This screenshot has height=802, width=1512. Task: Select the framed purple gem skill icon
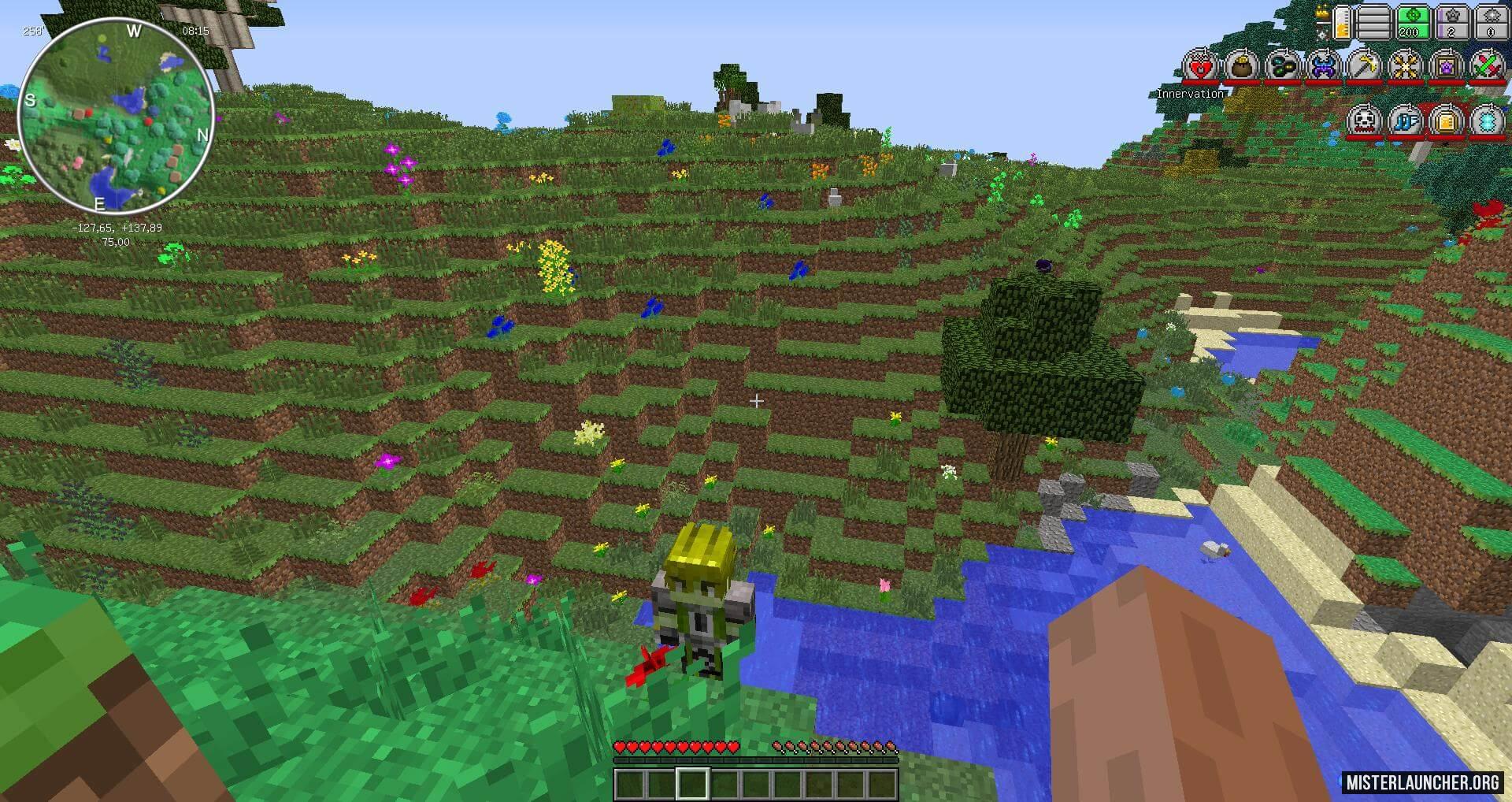click(1447, 67)
